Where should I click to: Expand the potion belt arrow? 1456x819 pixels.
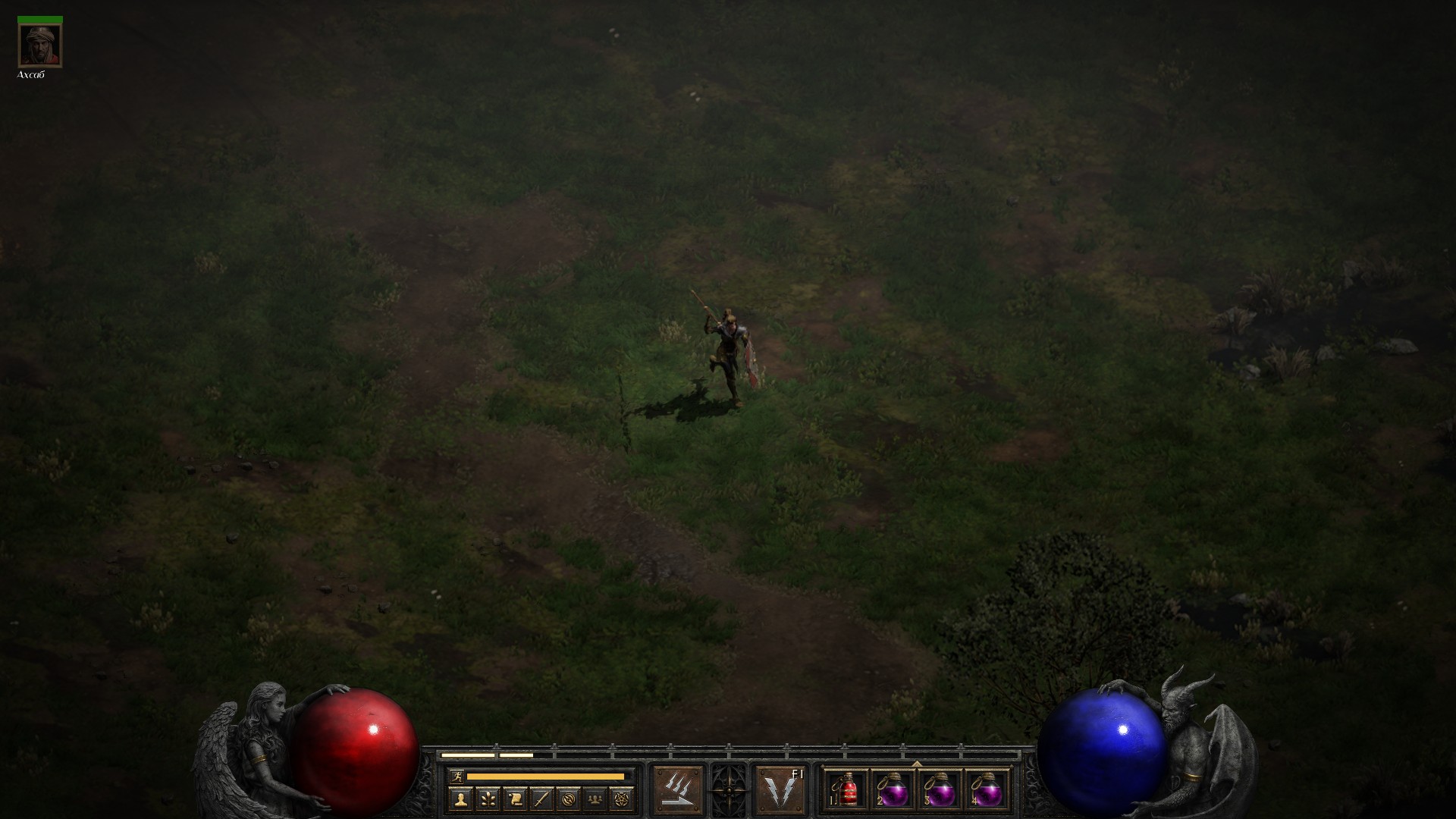point(917,764)
